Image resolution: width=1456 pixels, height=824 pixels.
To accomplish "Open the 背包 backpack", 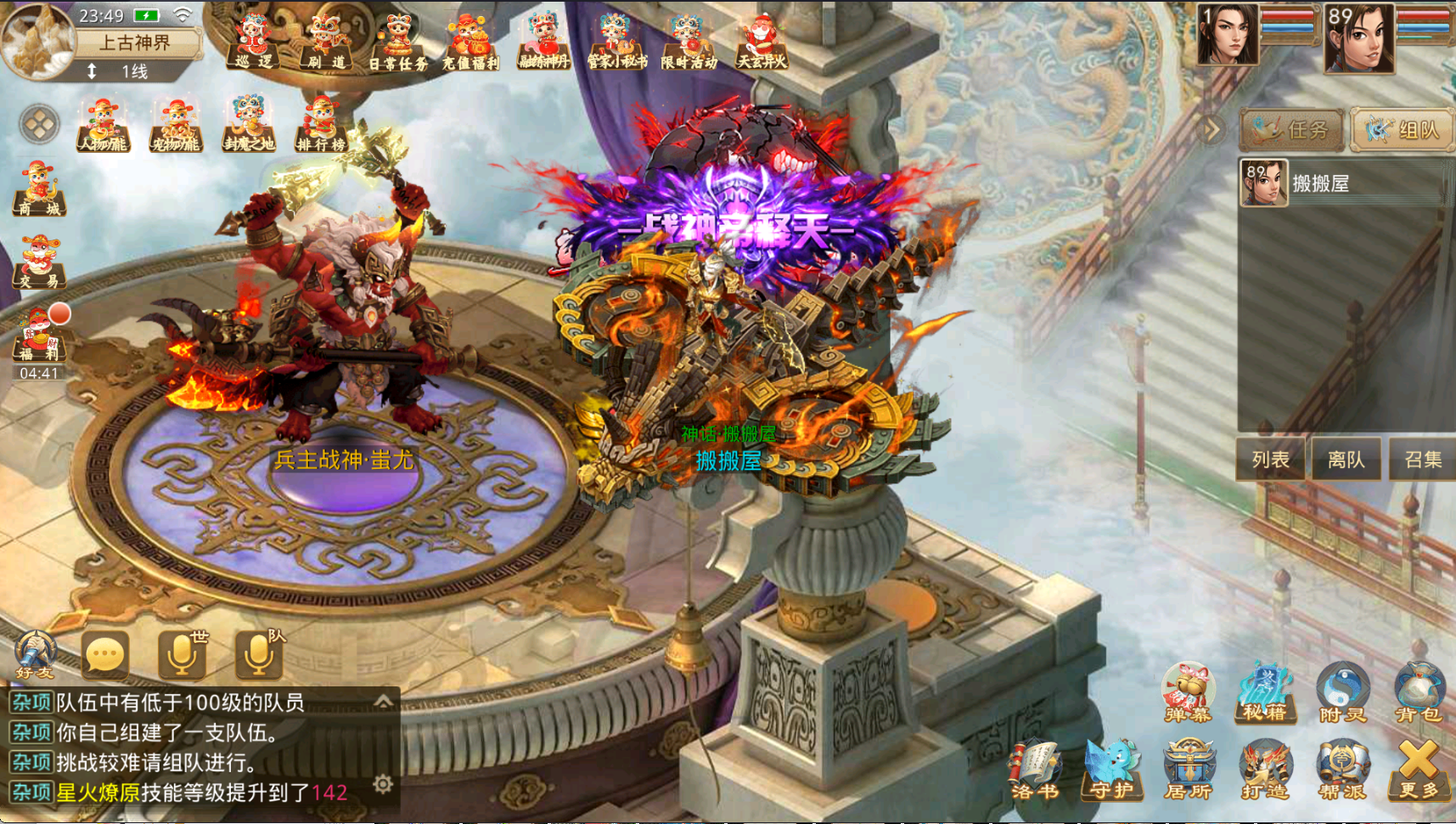I will 1418,691.
